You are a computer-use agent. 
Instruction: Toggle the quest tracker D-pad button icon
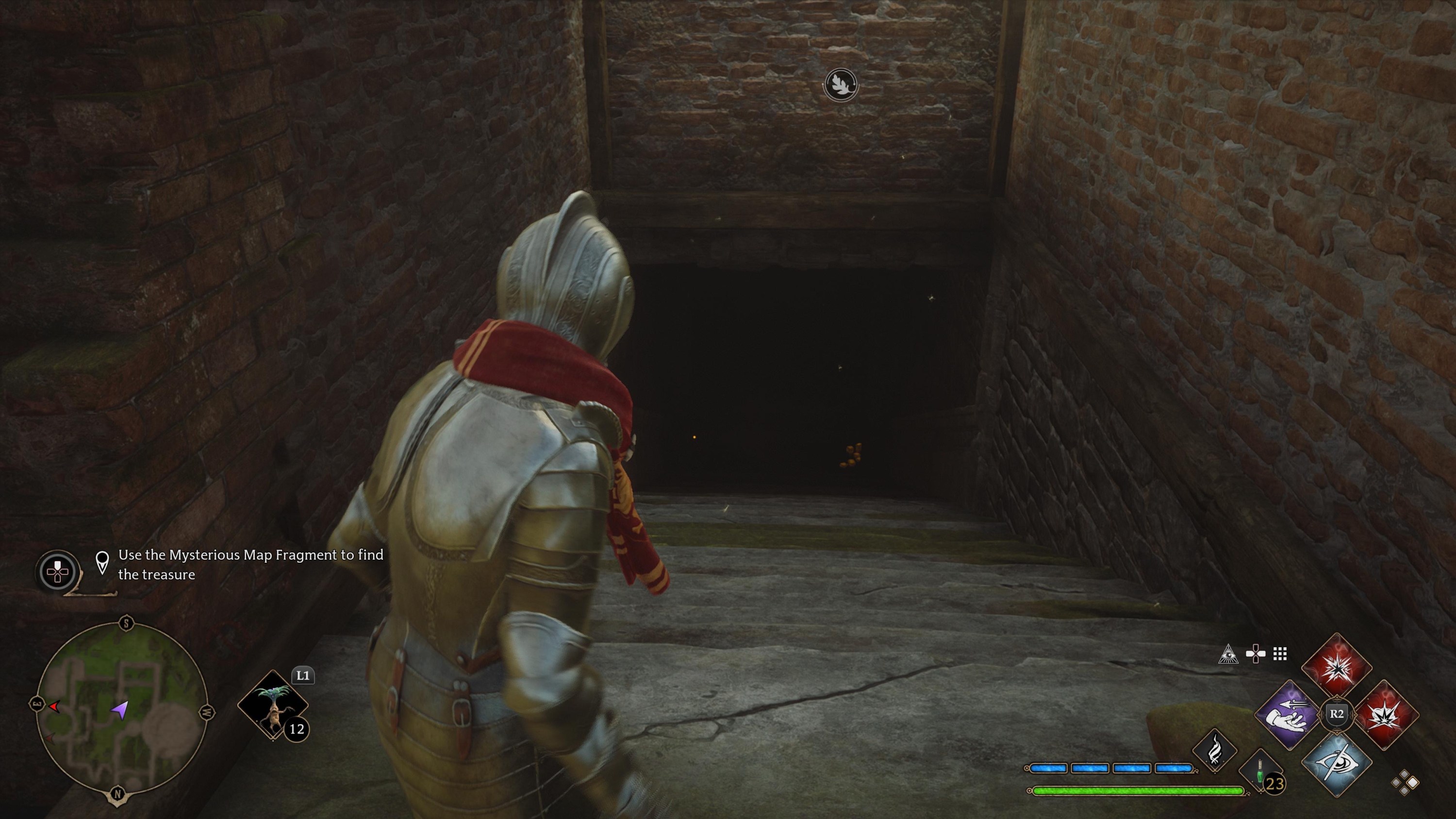[x=58, y=571]
